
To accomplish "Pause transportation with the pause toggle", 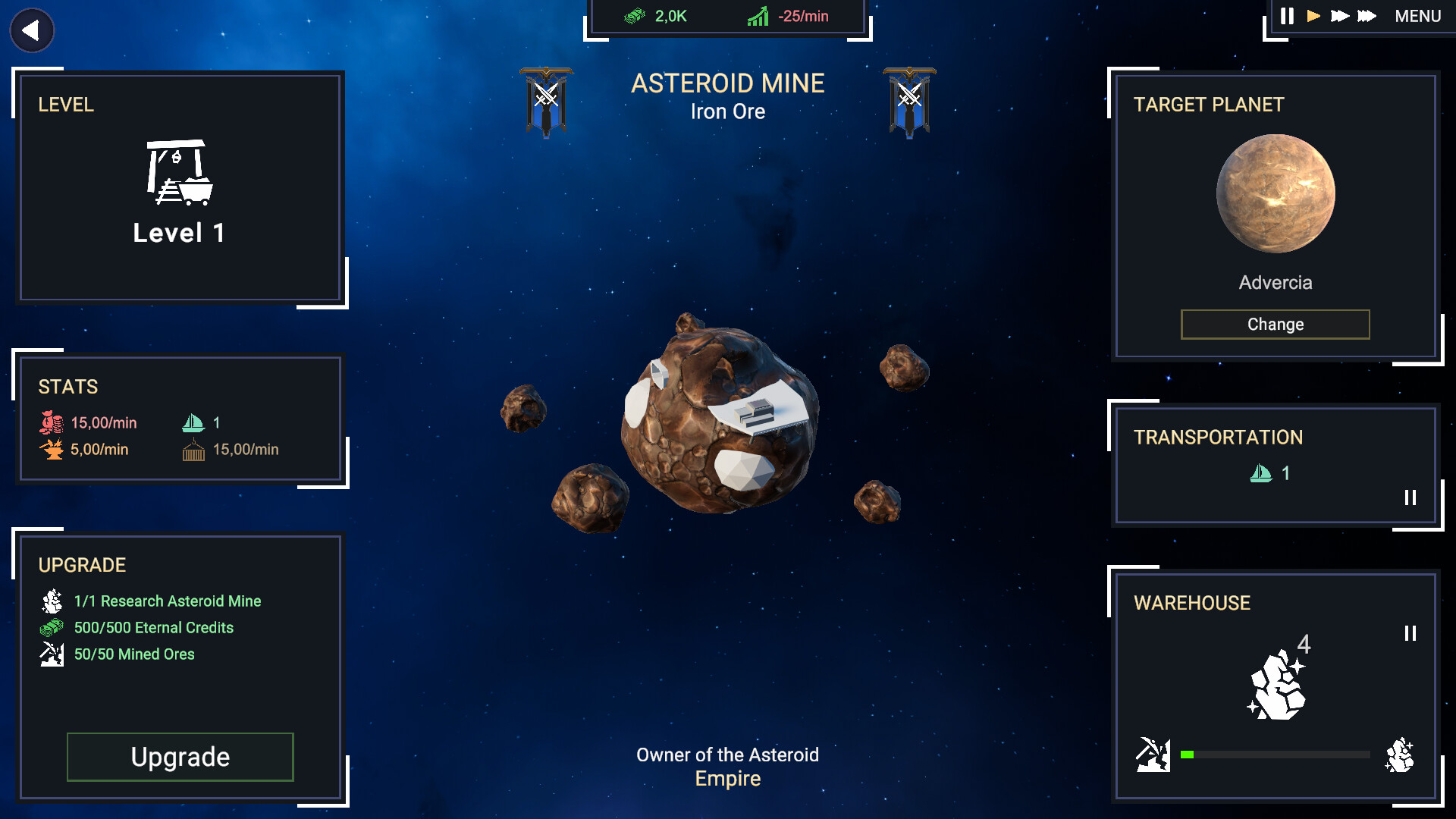I will pos(1410,498).
